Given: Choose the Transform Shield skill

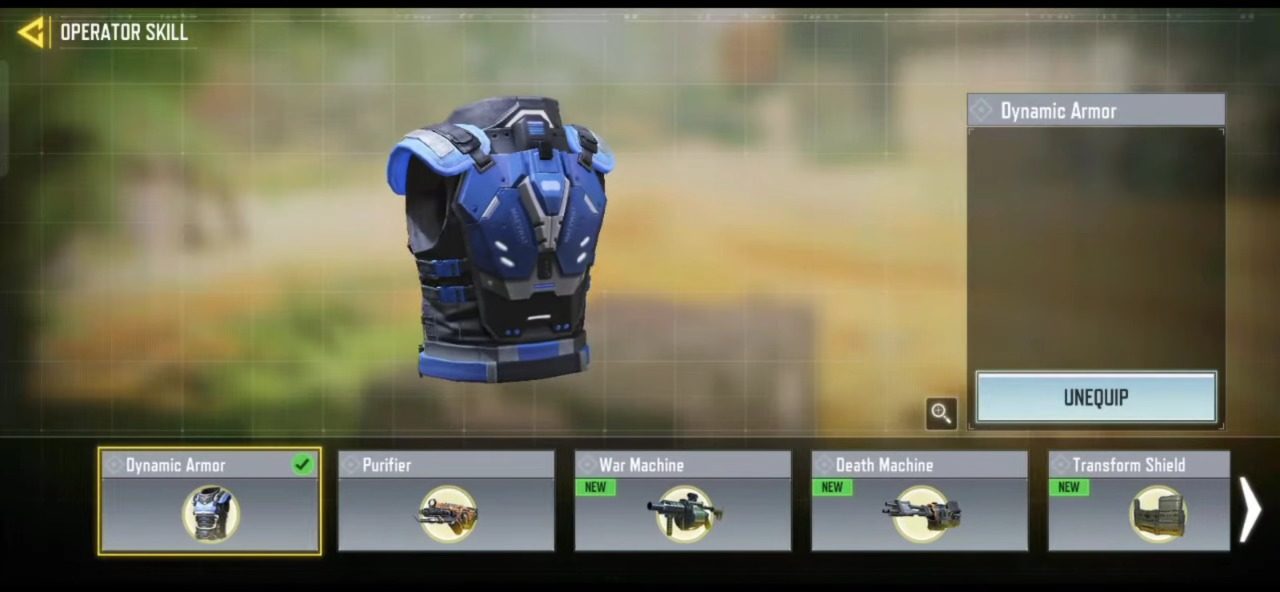Looking at the screenshot, I should click(x=1139, y=501).
